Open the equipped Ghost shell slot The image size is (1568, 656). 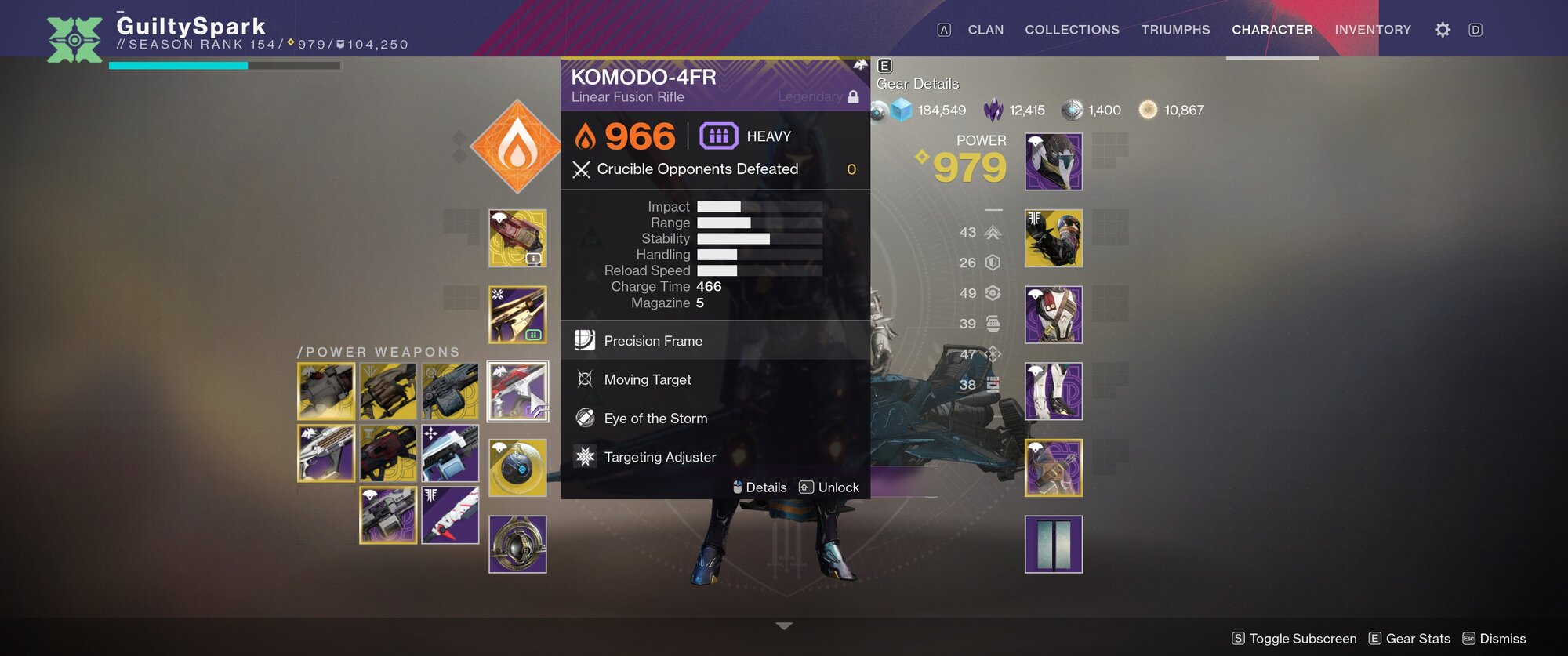(517, 468)
